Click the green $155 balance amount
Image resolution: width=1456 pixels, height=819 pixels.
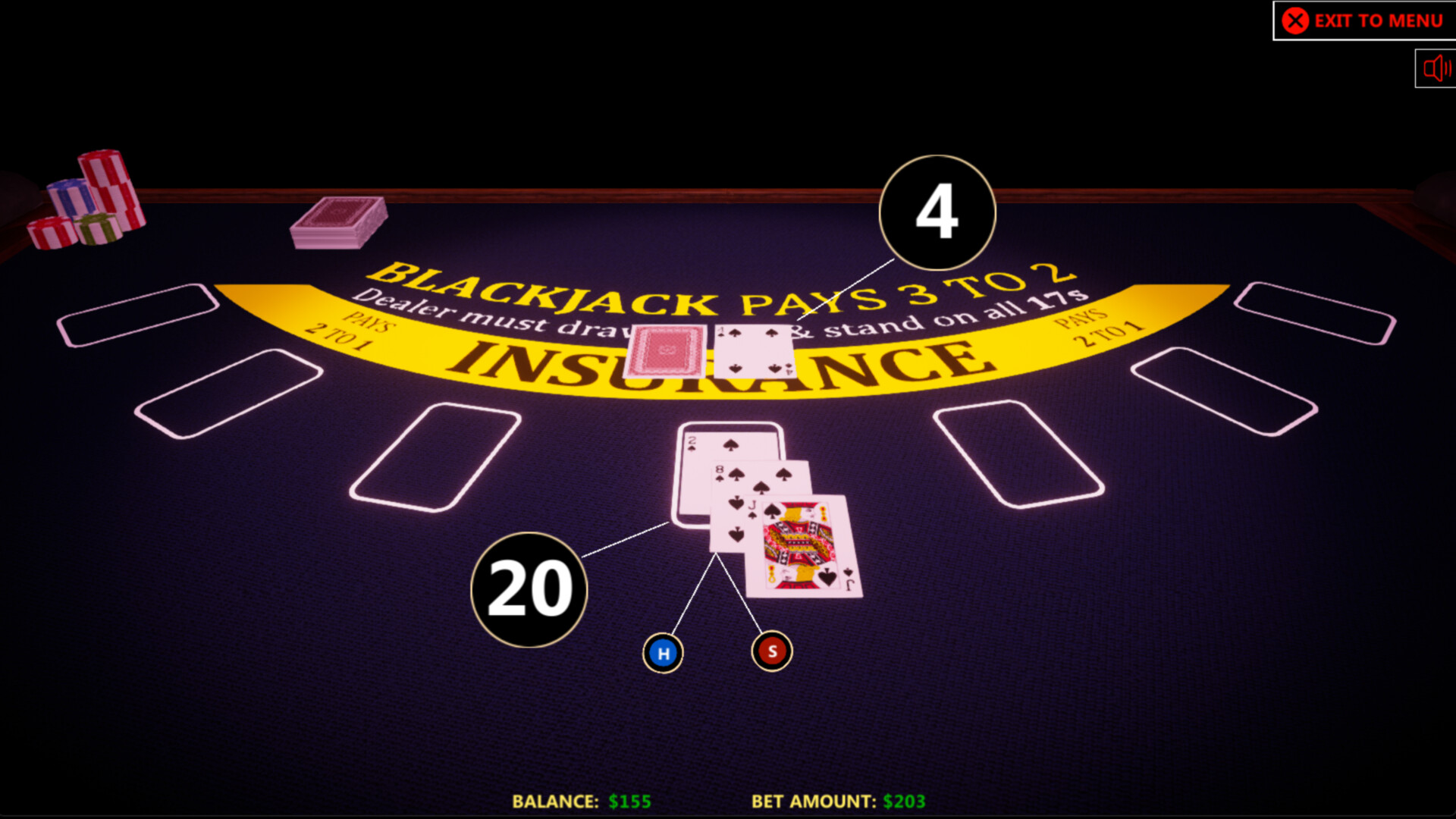[629, 801]
